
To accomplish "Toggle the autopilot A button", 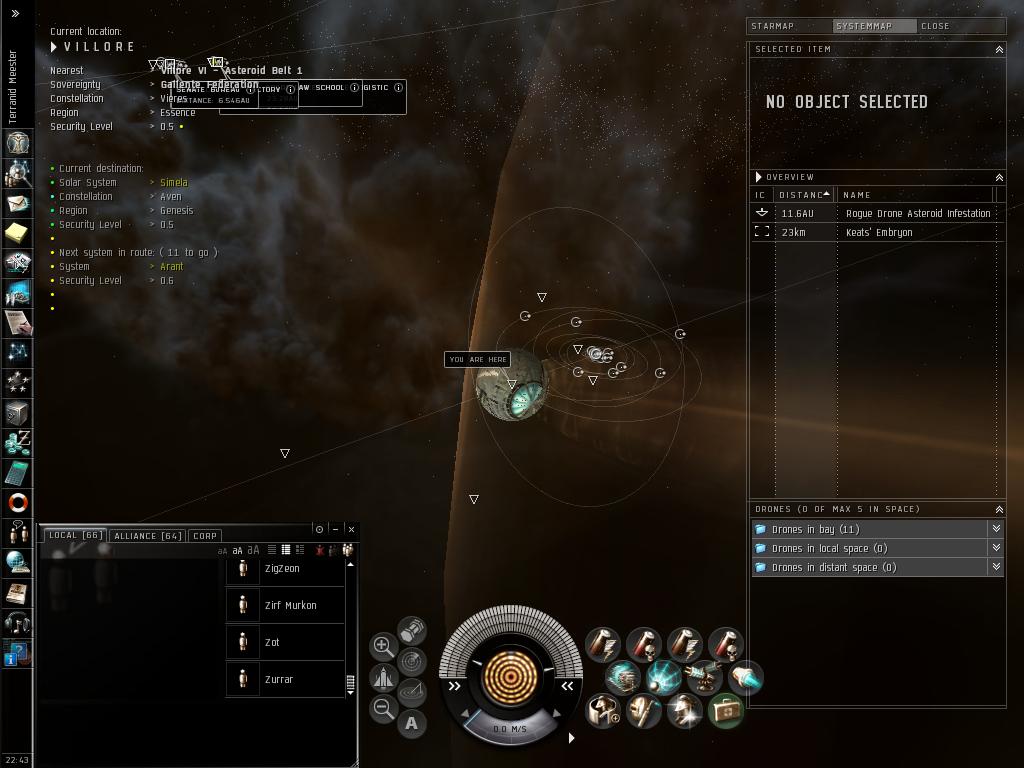I will pyautogui.click(x=411, y=723).
